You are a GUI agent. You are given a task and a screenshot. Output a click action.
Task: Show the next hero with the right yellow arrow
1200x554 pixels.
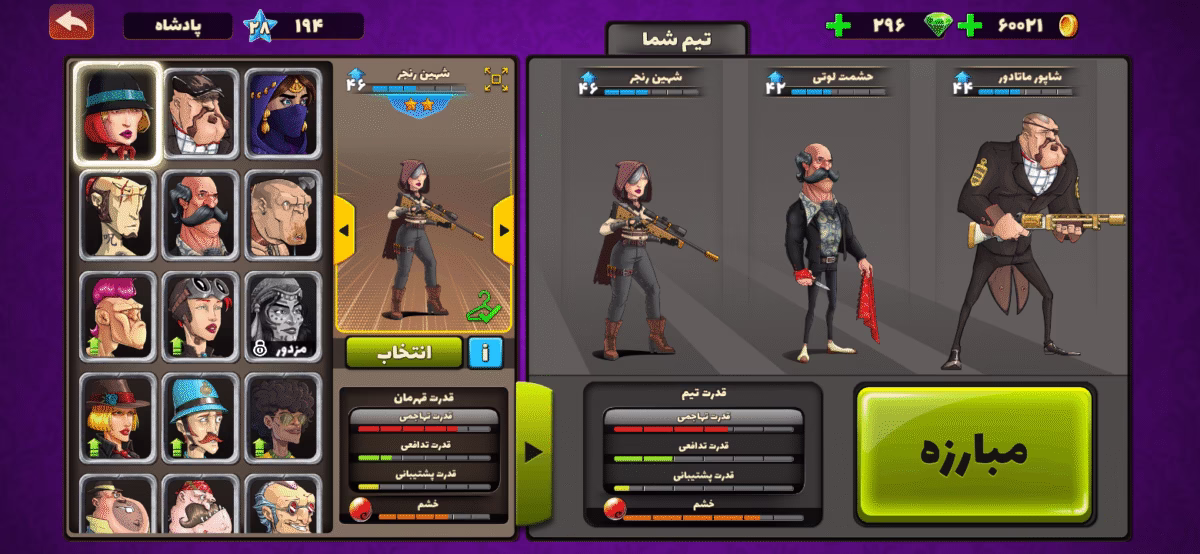click(503, 230)
